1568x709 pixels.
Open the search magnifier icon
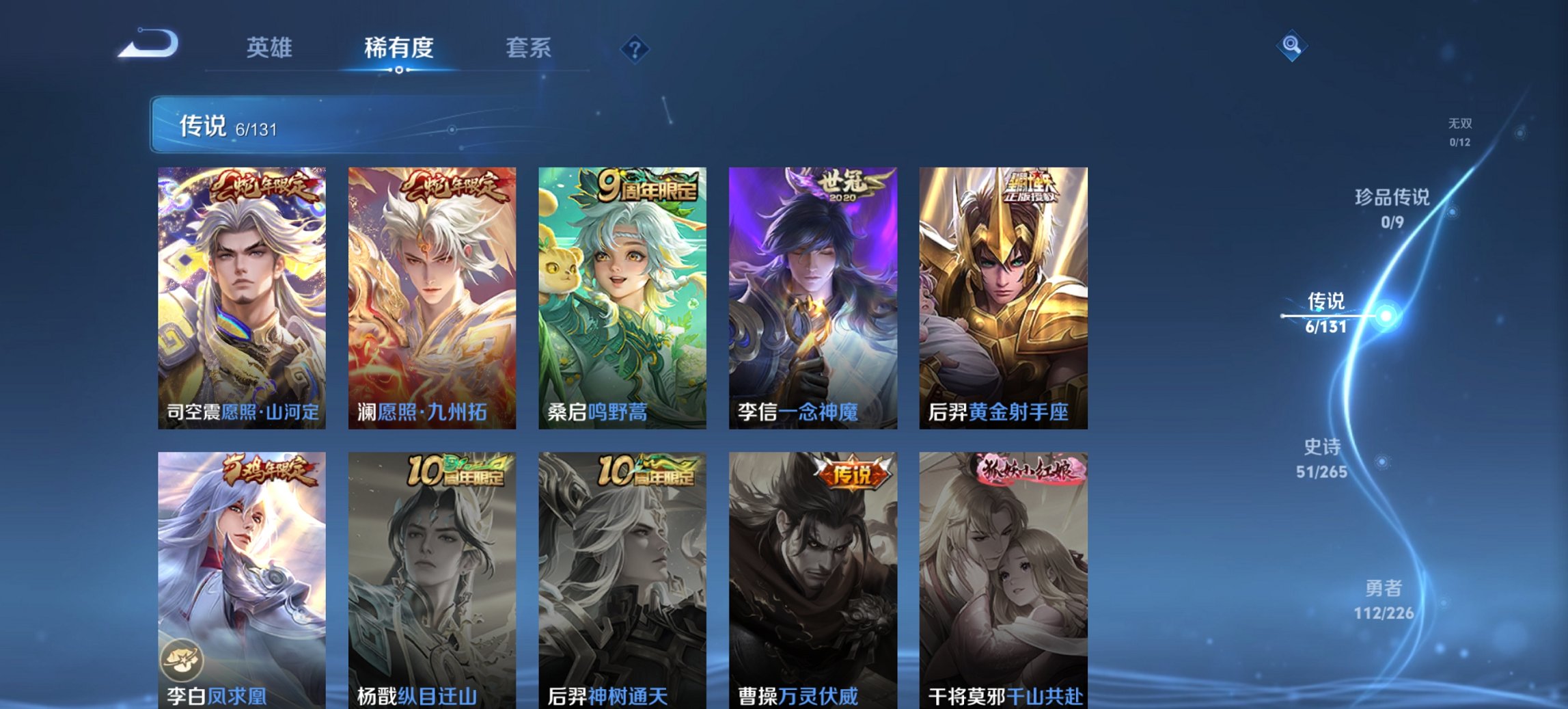[x=1290, y=47]
